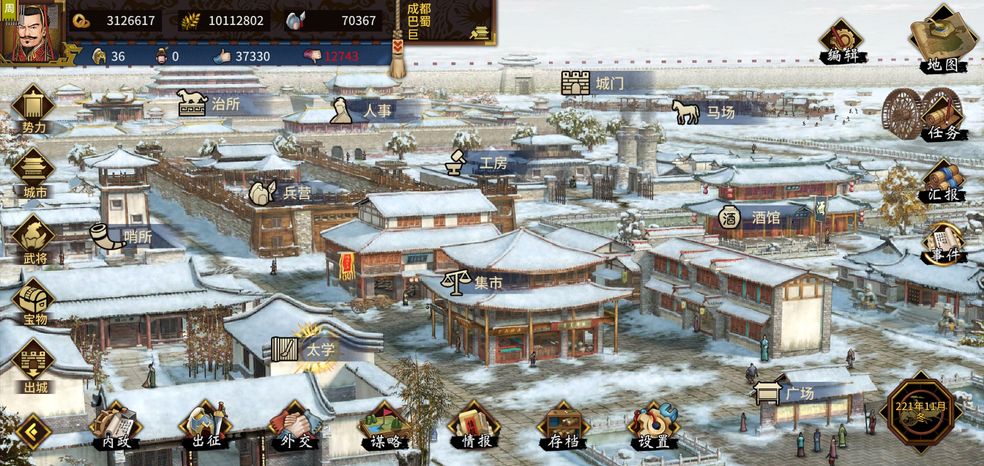Open the 势力 faction menu
This screenshot has width=984, height=466.
tap(33, 108)
